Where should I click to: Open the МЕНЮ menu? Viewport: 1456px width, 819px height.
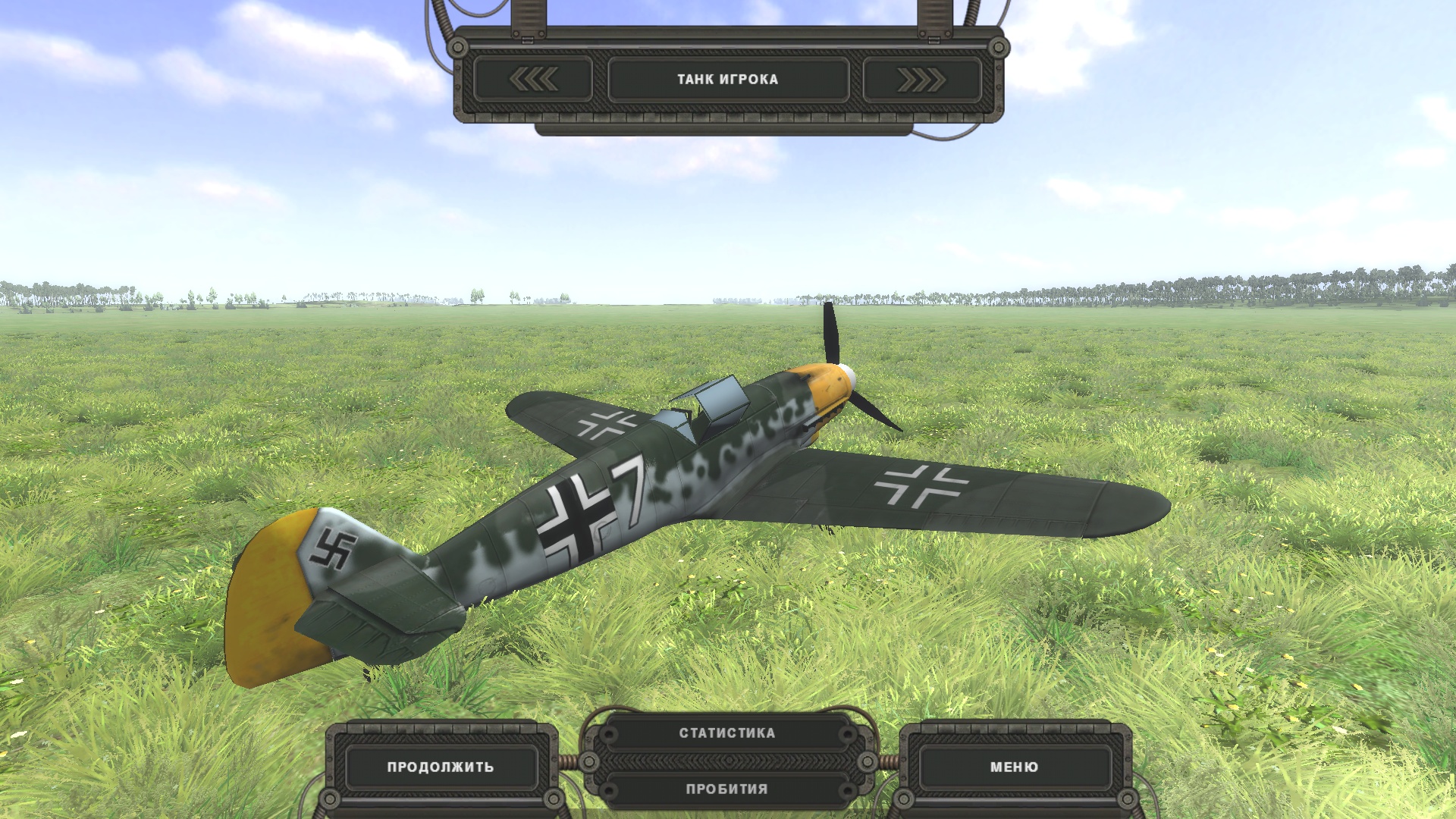coord(1014,767)
